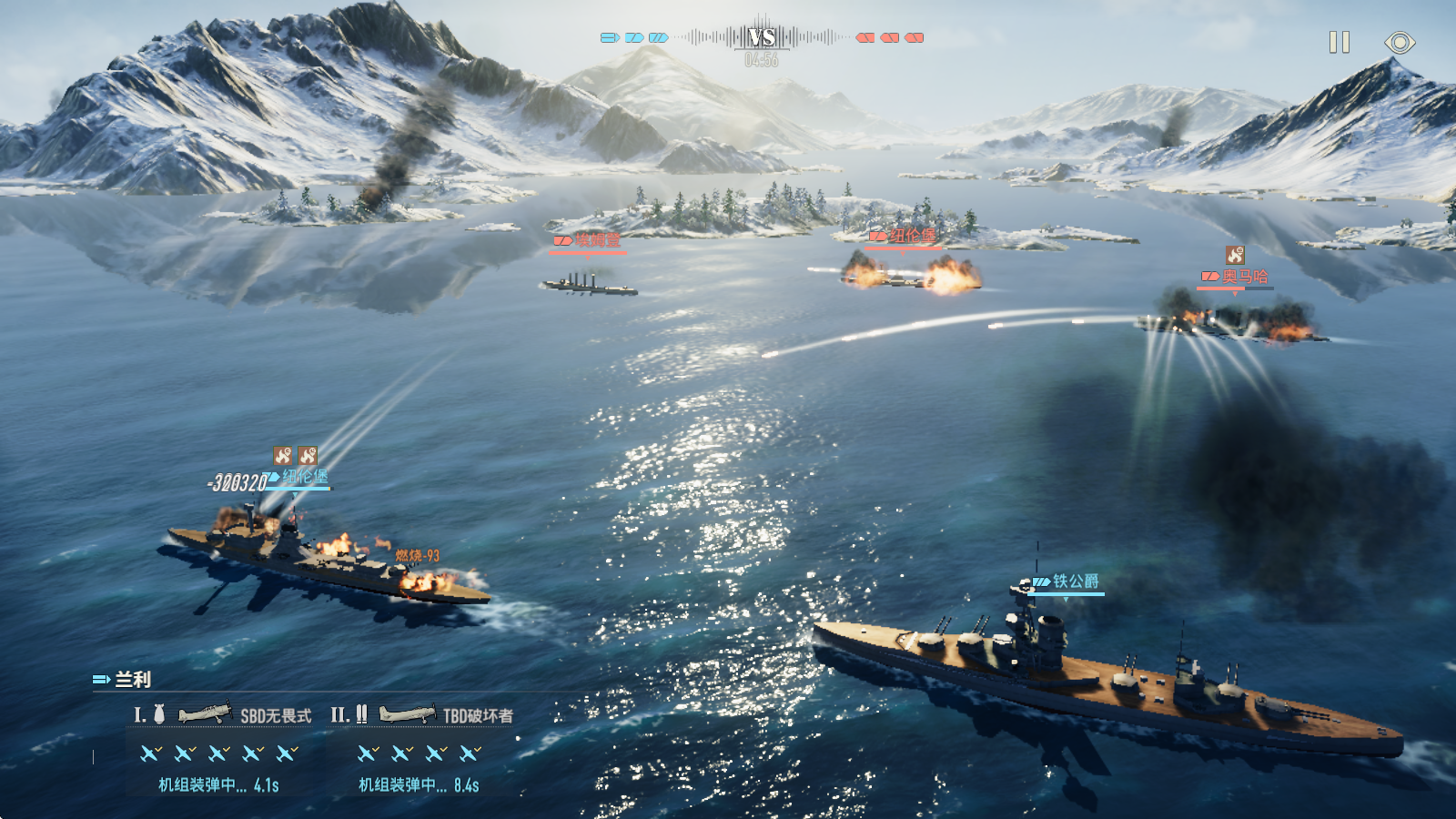
Task: Select the blue allied 纽伦堡 marker
Action: [298, 477]
